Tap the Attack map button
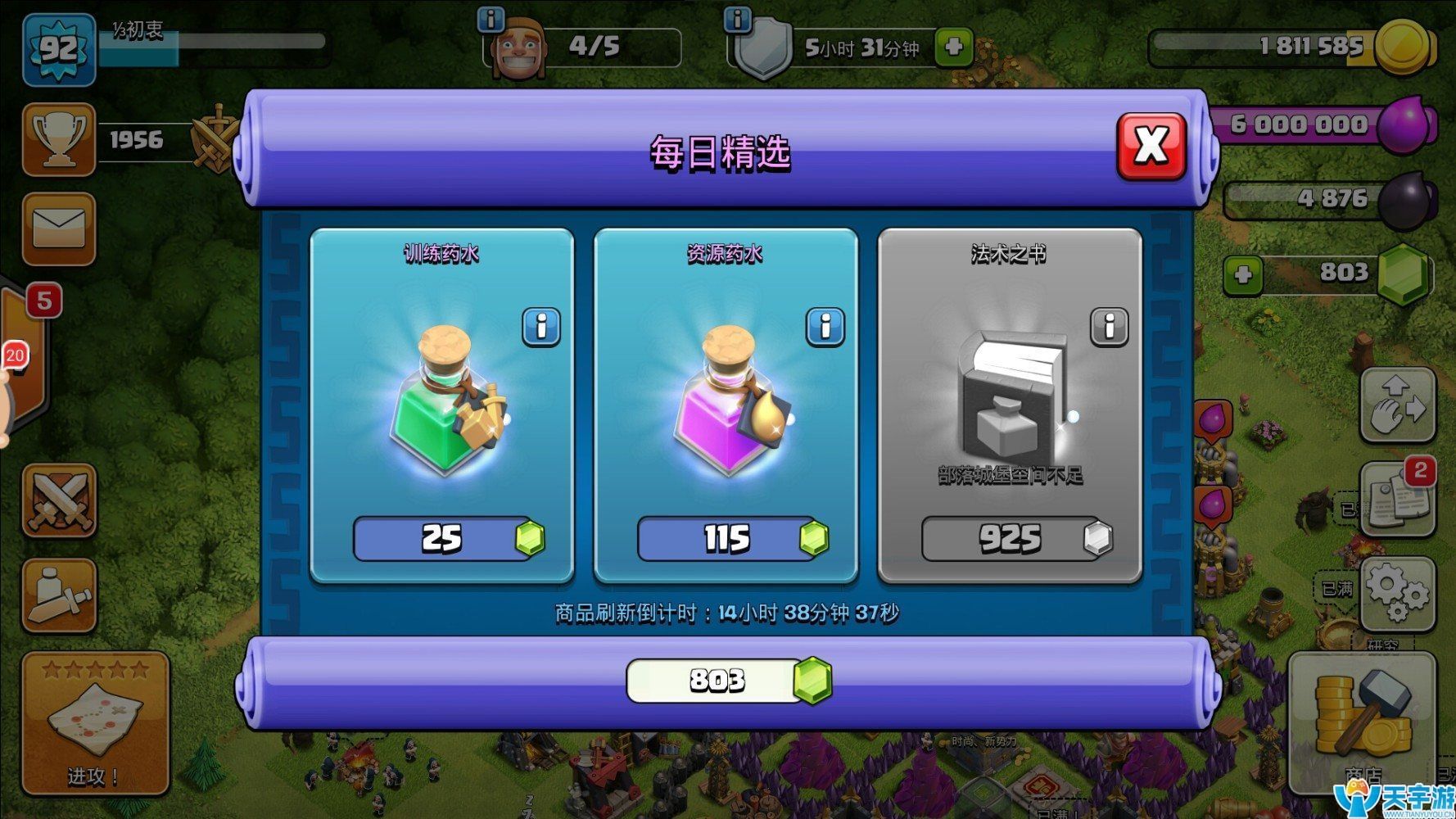 (x=95, y=722)
